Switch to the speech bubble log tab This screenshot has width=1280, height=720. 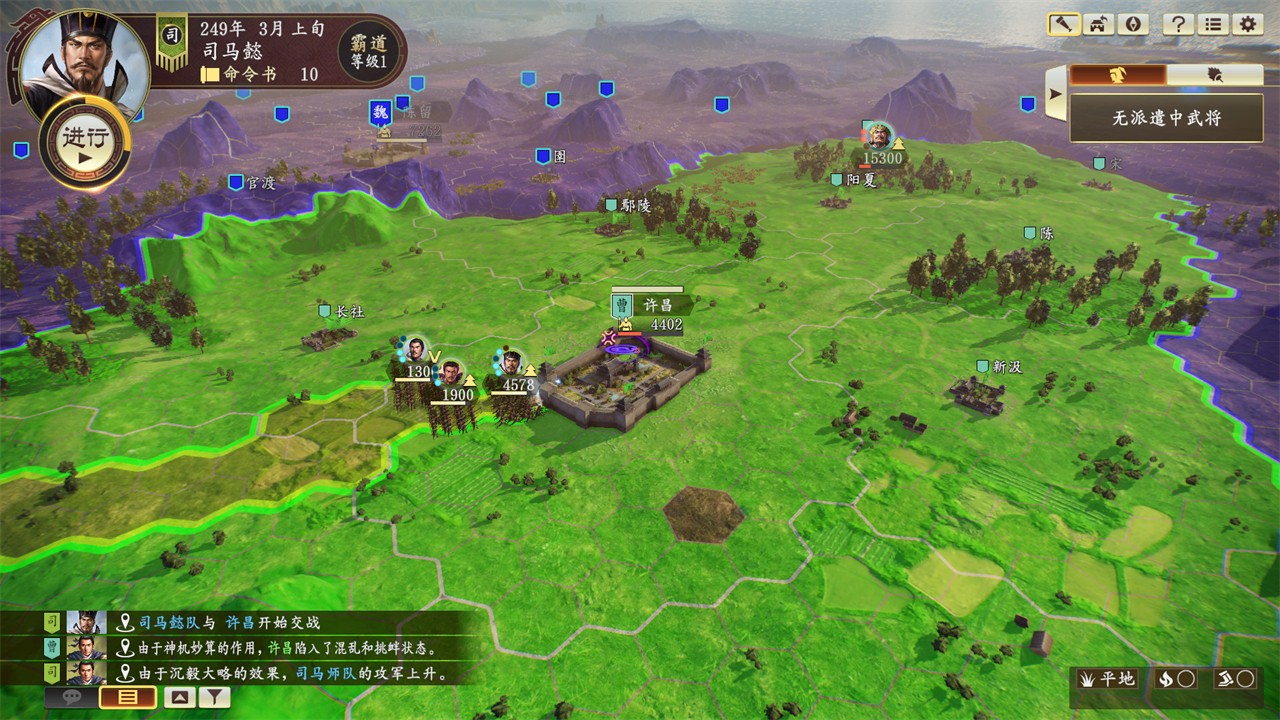72,698
